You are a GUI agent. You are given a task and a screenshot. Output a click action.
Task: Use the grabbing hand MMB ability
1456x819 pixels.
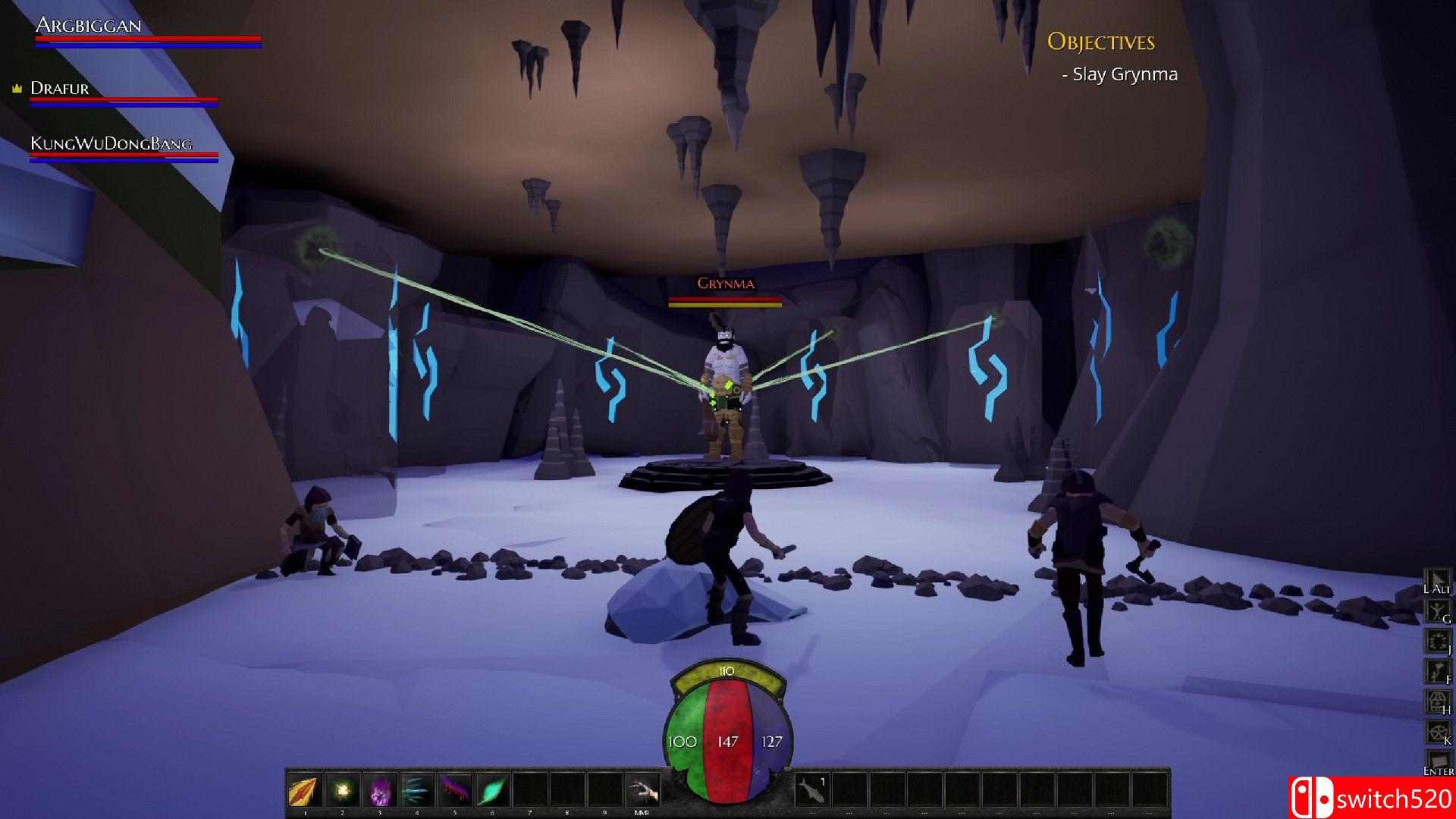pos(642,792)
